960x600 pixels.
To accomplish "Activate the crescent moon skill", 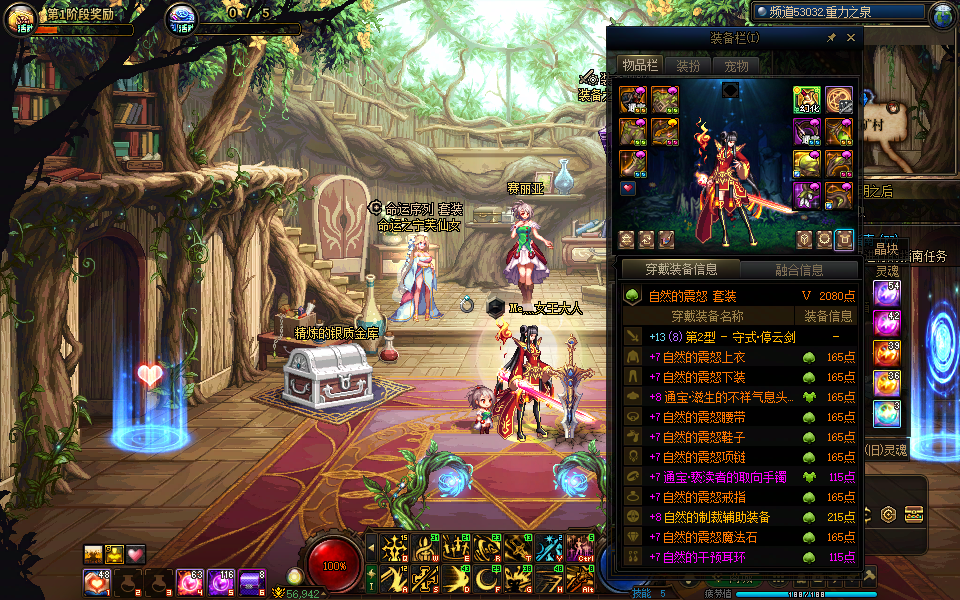I will click(488, 577).
